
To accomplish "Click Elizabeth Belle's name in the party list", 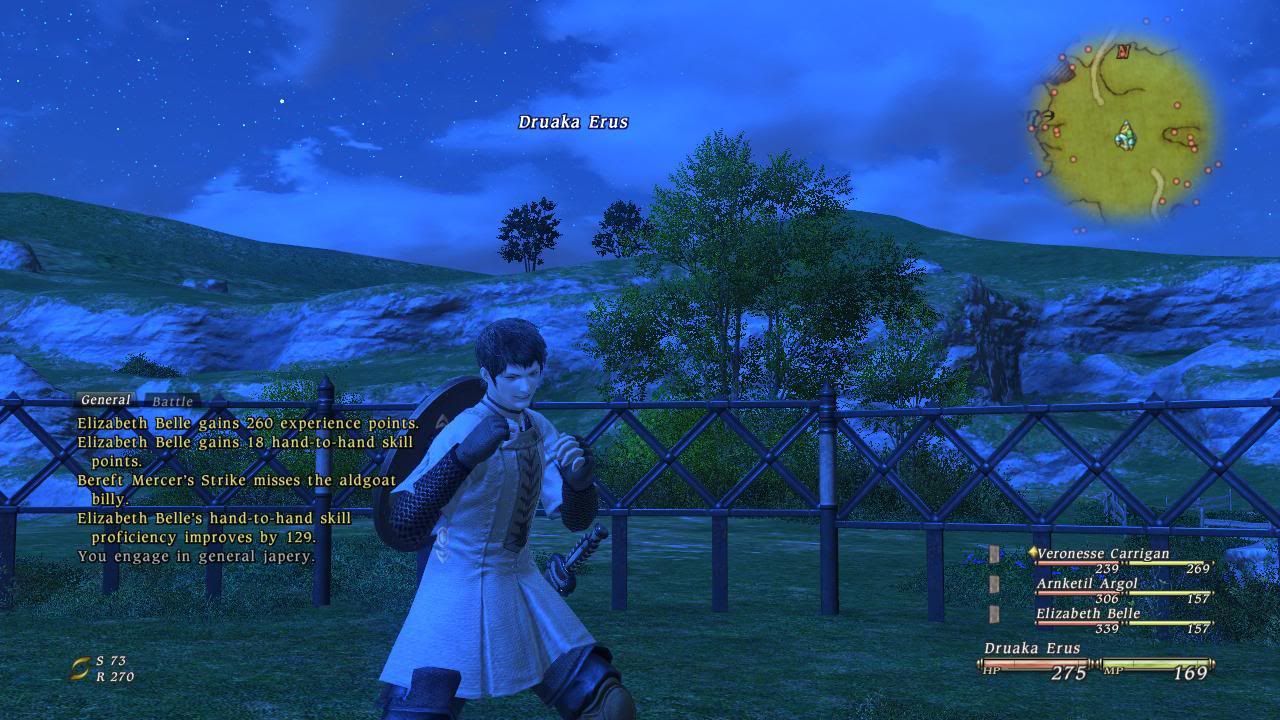I will point(1088,614).
